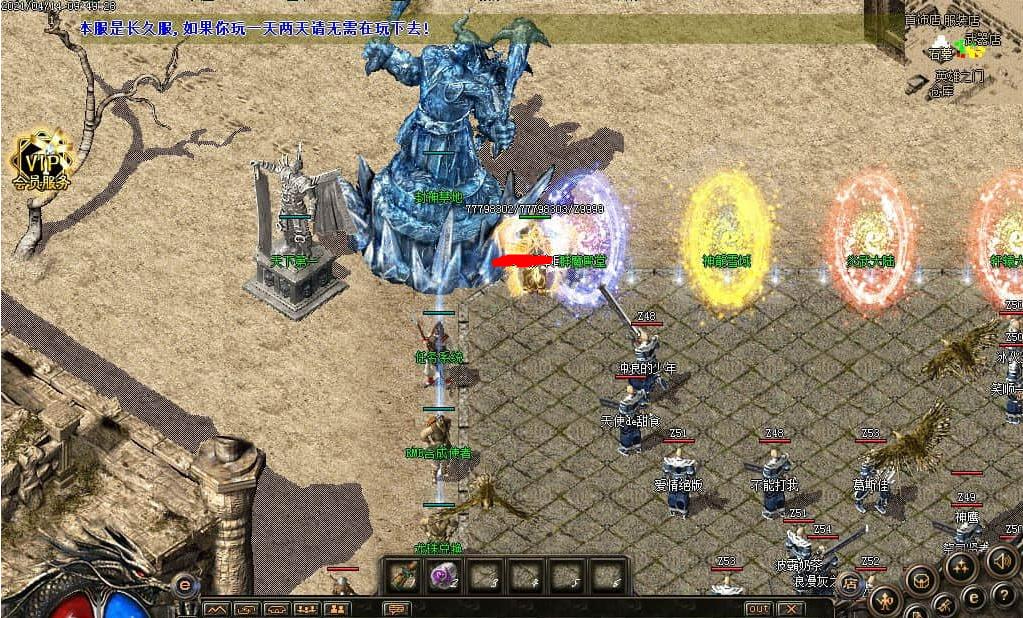Close the game with the X button
Screen dimensions: 1023x618
[x=790, y=608]
